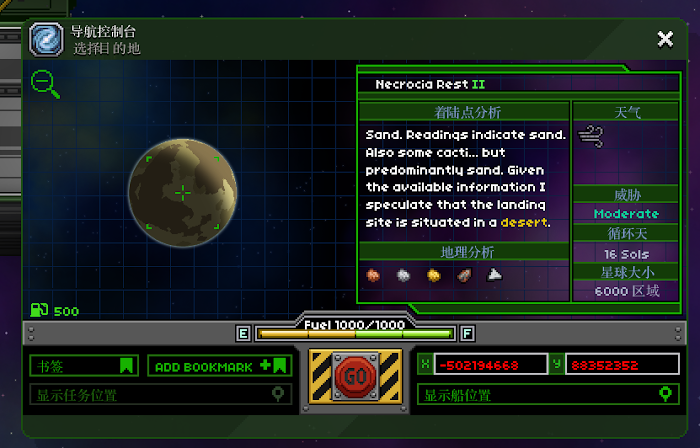Image resolution: width=700 pixels, height=448 pixels.
Task: Add a bookmark for this planet
Action: (x=220, y=366)
